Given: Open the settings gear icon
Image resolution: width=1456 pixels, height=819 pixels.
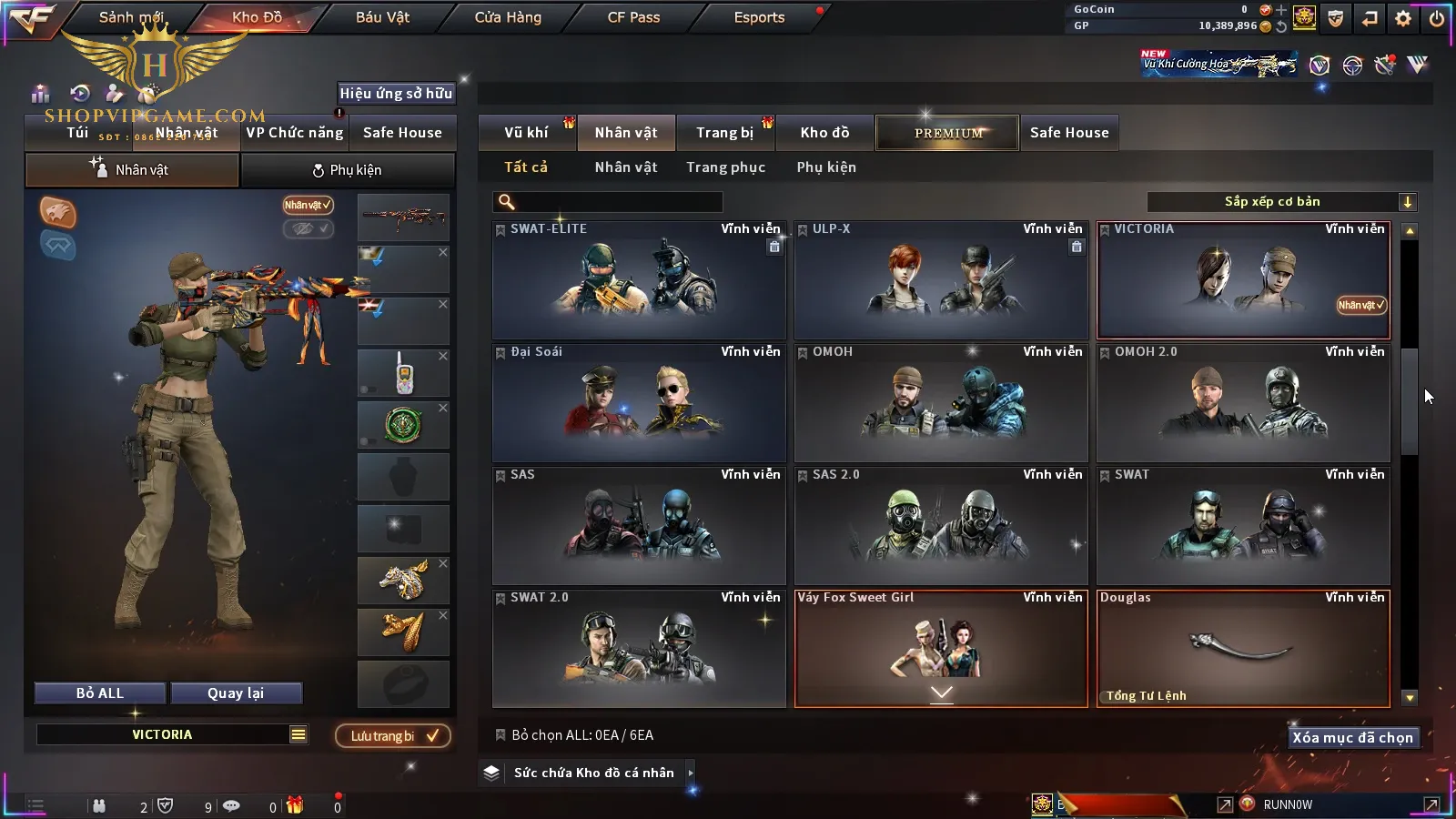Looking at the screenshot, I should click(1403, 18).
